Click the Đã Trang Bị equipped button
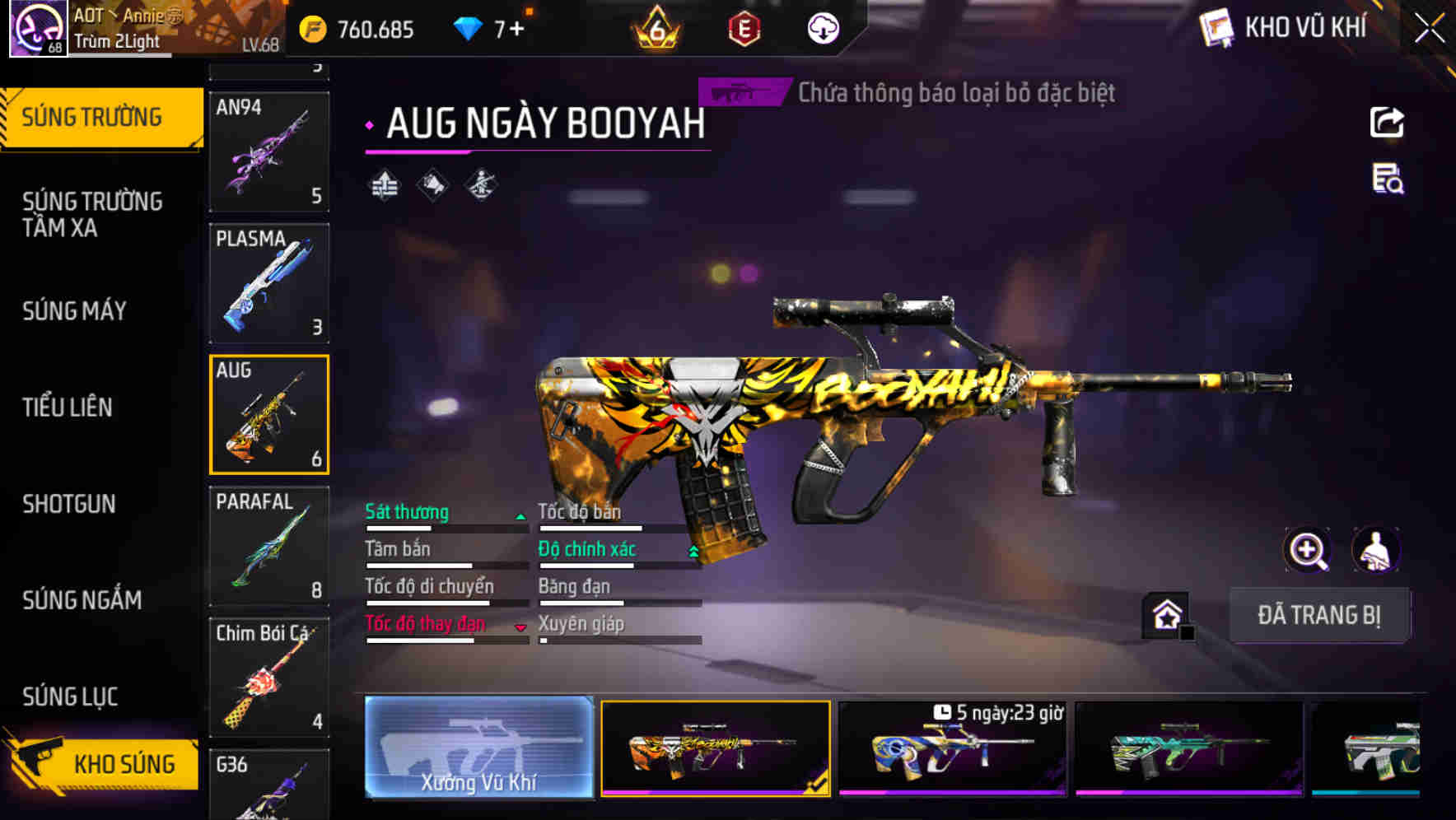The height and width of the screenshot is (820, 1456). [1318, 615]
